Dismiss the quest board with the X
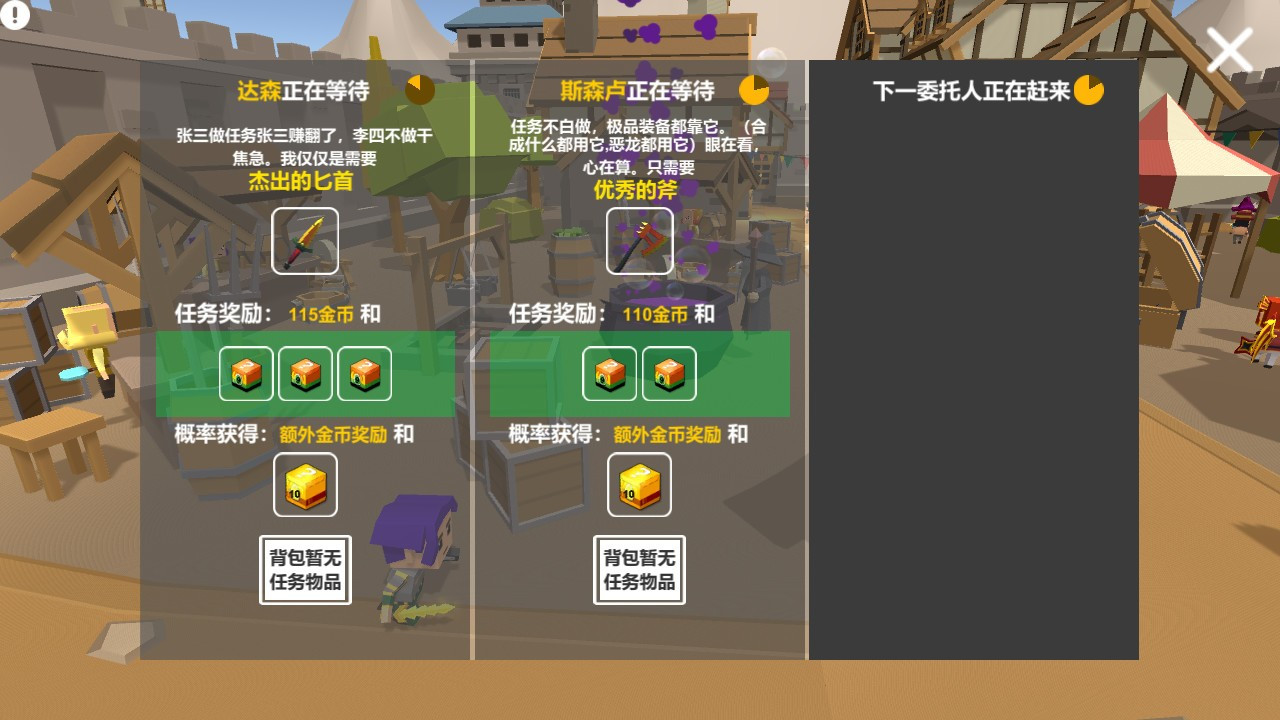 [1230, 48]
